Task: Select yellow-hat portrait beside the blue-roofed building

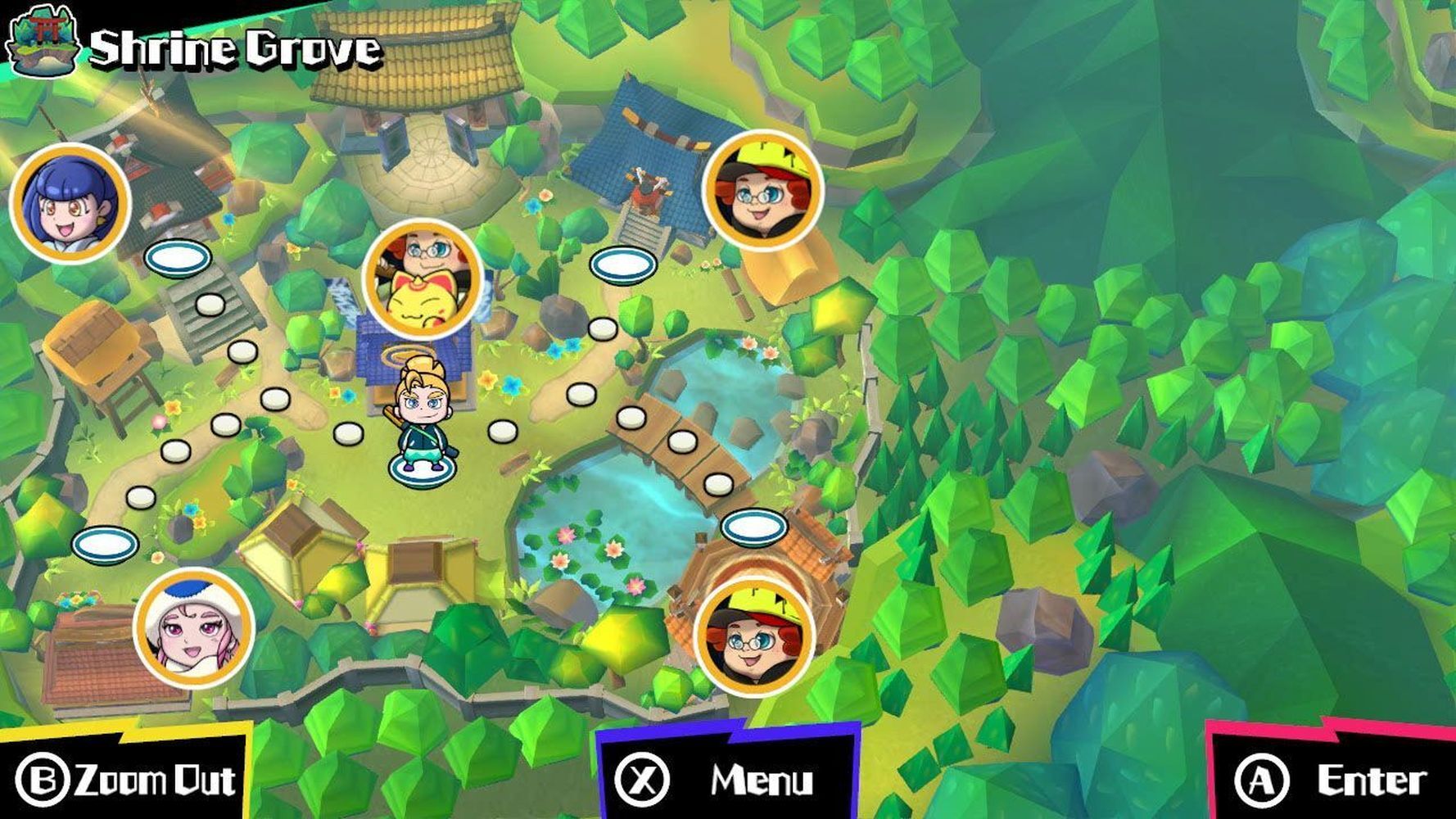Action: pos(762,191)
